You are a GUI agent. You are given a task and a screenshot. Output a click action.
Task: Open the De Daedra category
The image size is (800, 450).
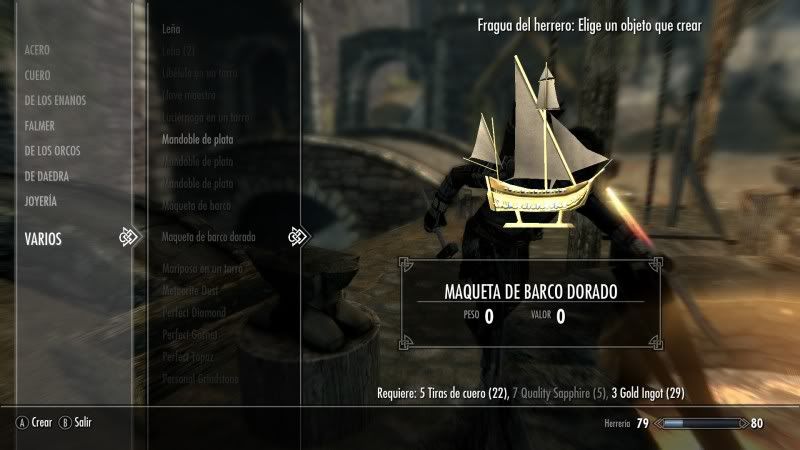tap(48, 176)
